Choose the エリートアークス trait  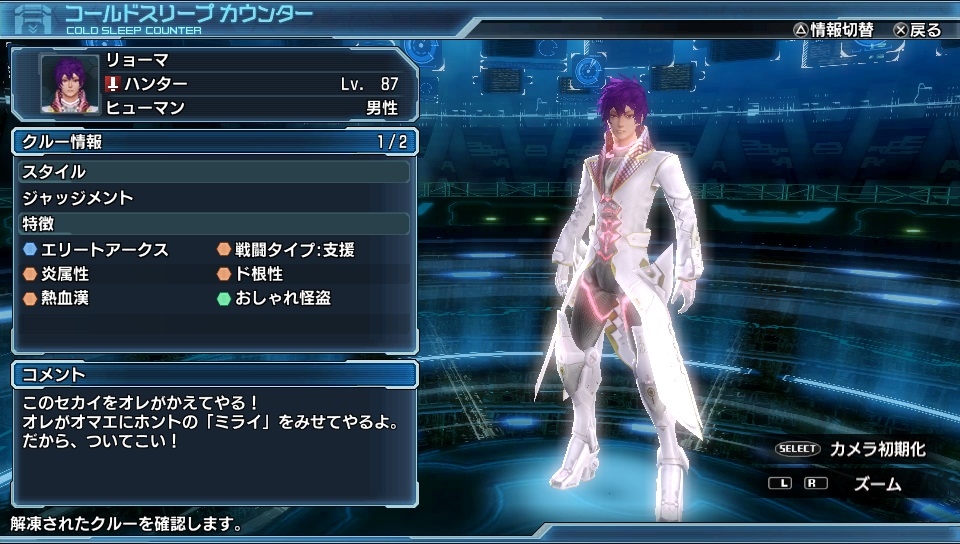(104, 250)
